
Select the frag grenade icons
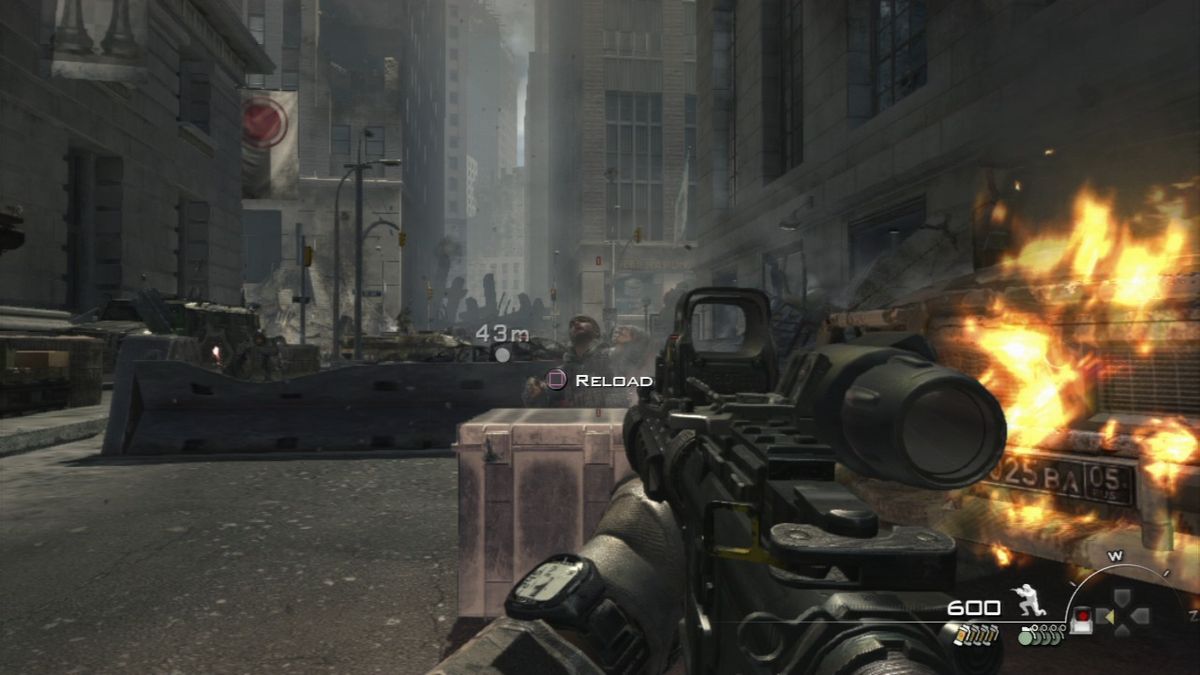click(1040, 634)
